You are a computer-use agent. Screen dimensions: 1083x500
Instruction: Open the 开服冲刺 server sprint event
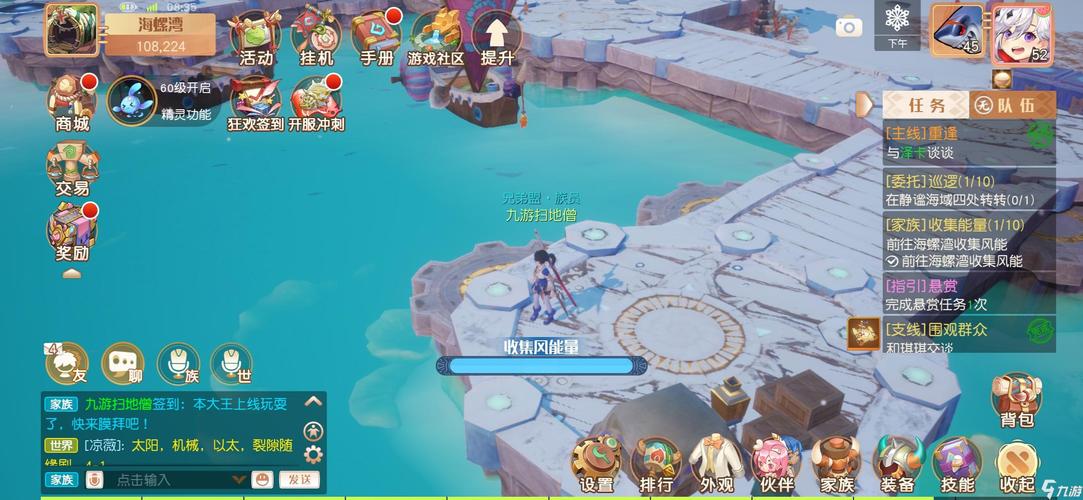point(316,103)
